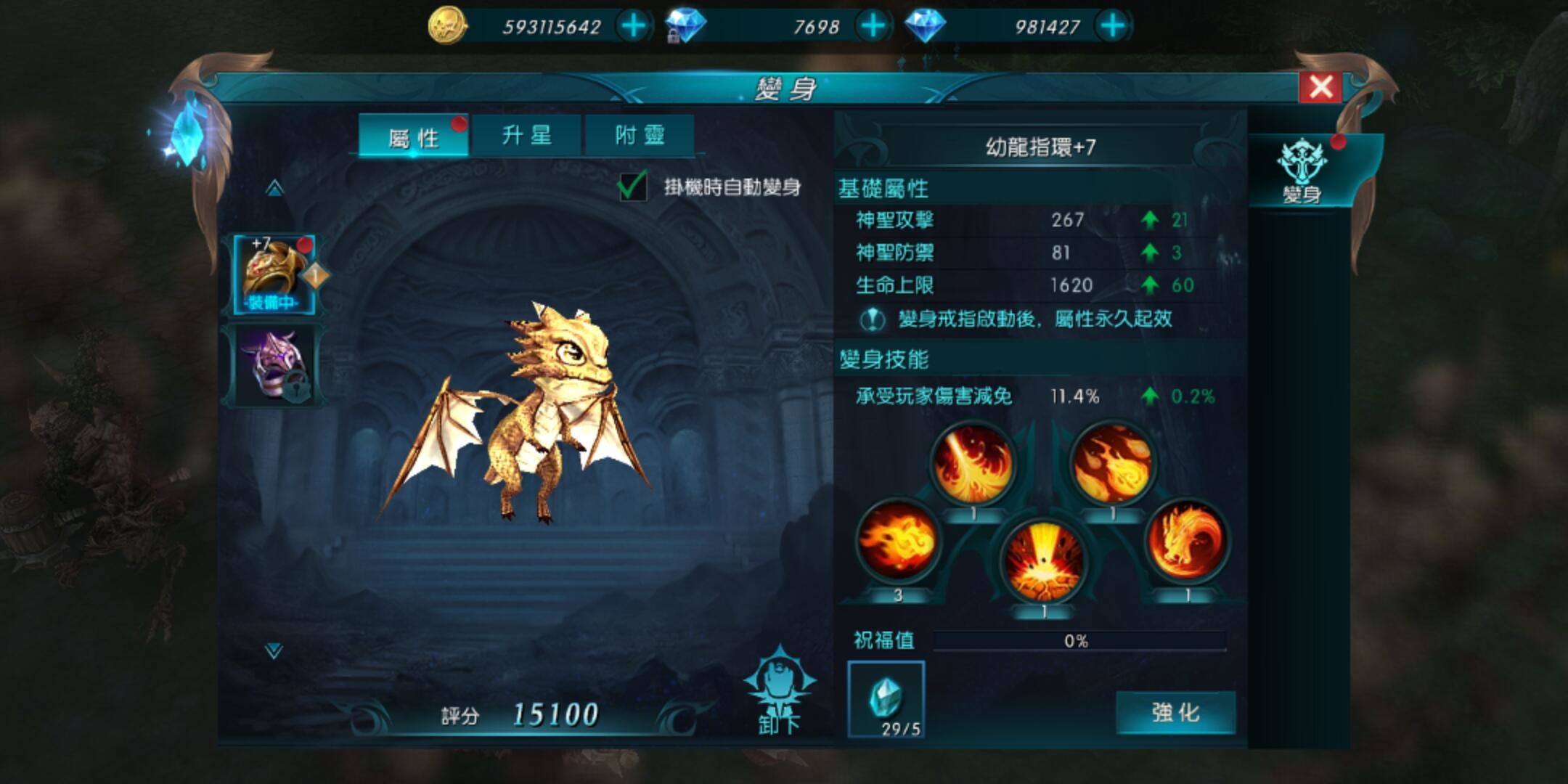Expand gold coins with the plus button
Screen dimensions: 1568x784
pos(634,25)
